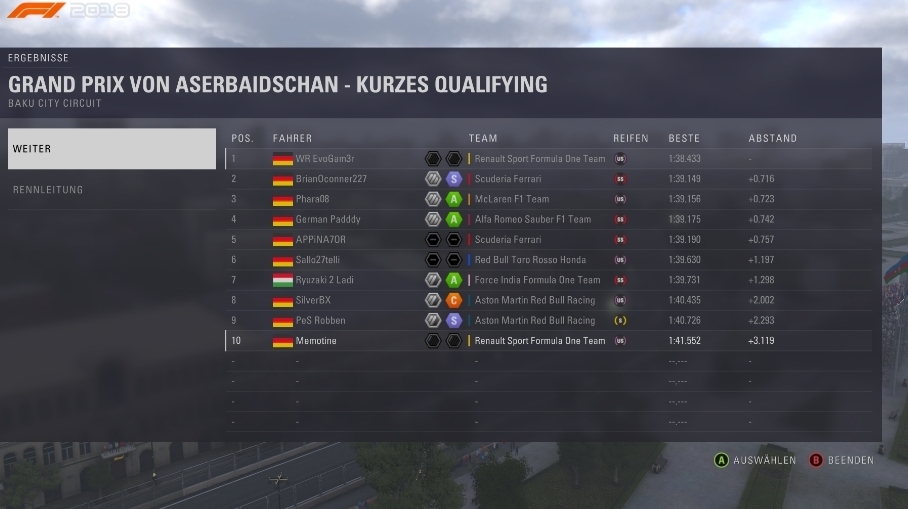The width and height of the screenshot is (908, 509).
Task: Pick the German Padddy driver row
Action: (548, 219)
